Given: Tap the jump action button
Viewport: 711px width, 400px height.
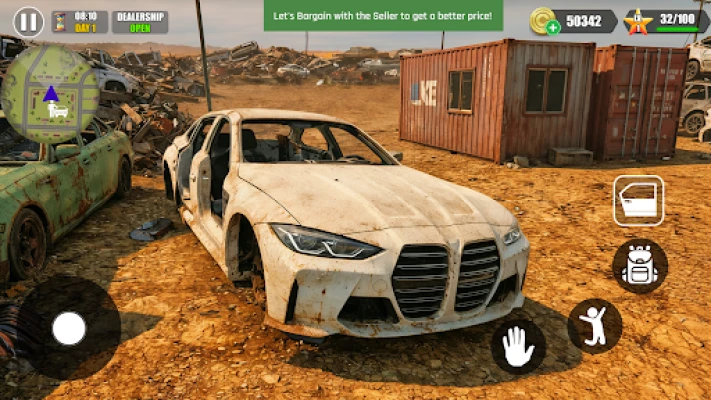Looking at the screenshot, I should (595, 326).
